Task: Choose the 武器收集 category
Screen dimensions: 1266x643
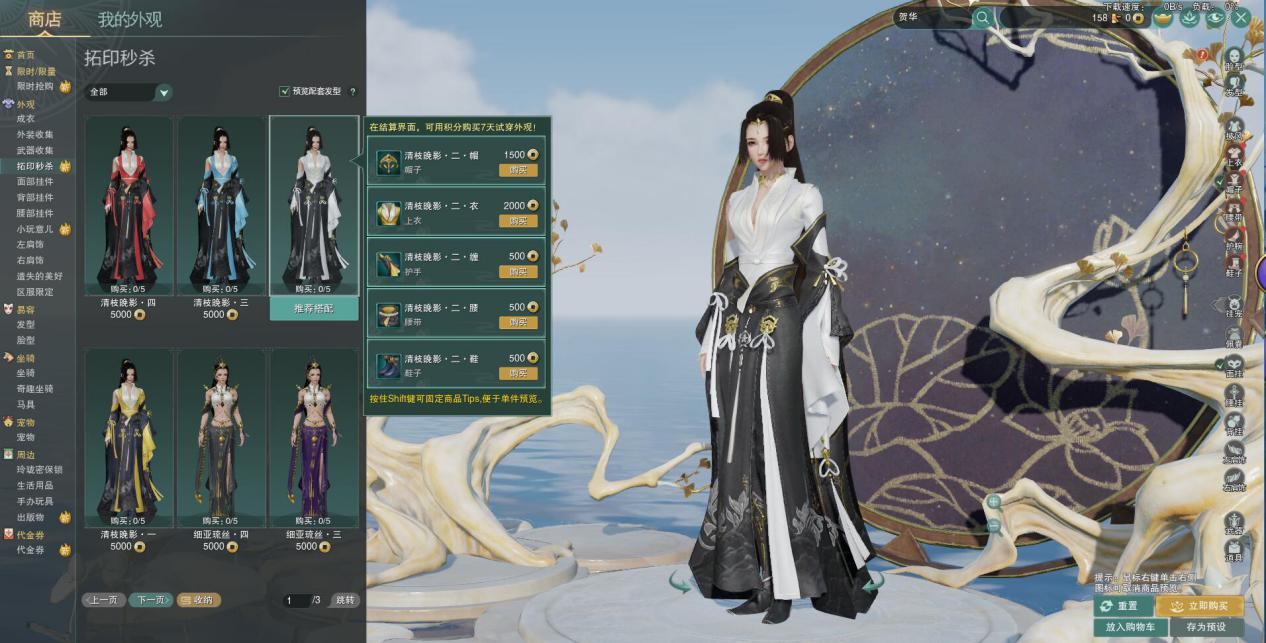Action: [36, 150]
